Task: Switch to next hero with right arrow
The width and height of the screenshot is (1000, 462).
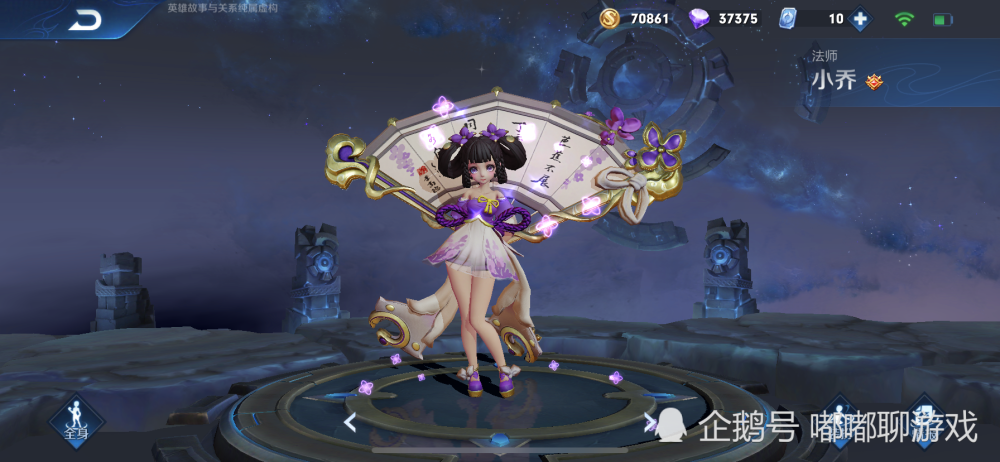Action: pyautogui.click(x=650, y=422)
